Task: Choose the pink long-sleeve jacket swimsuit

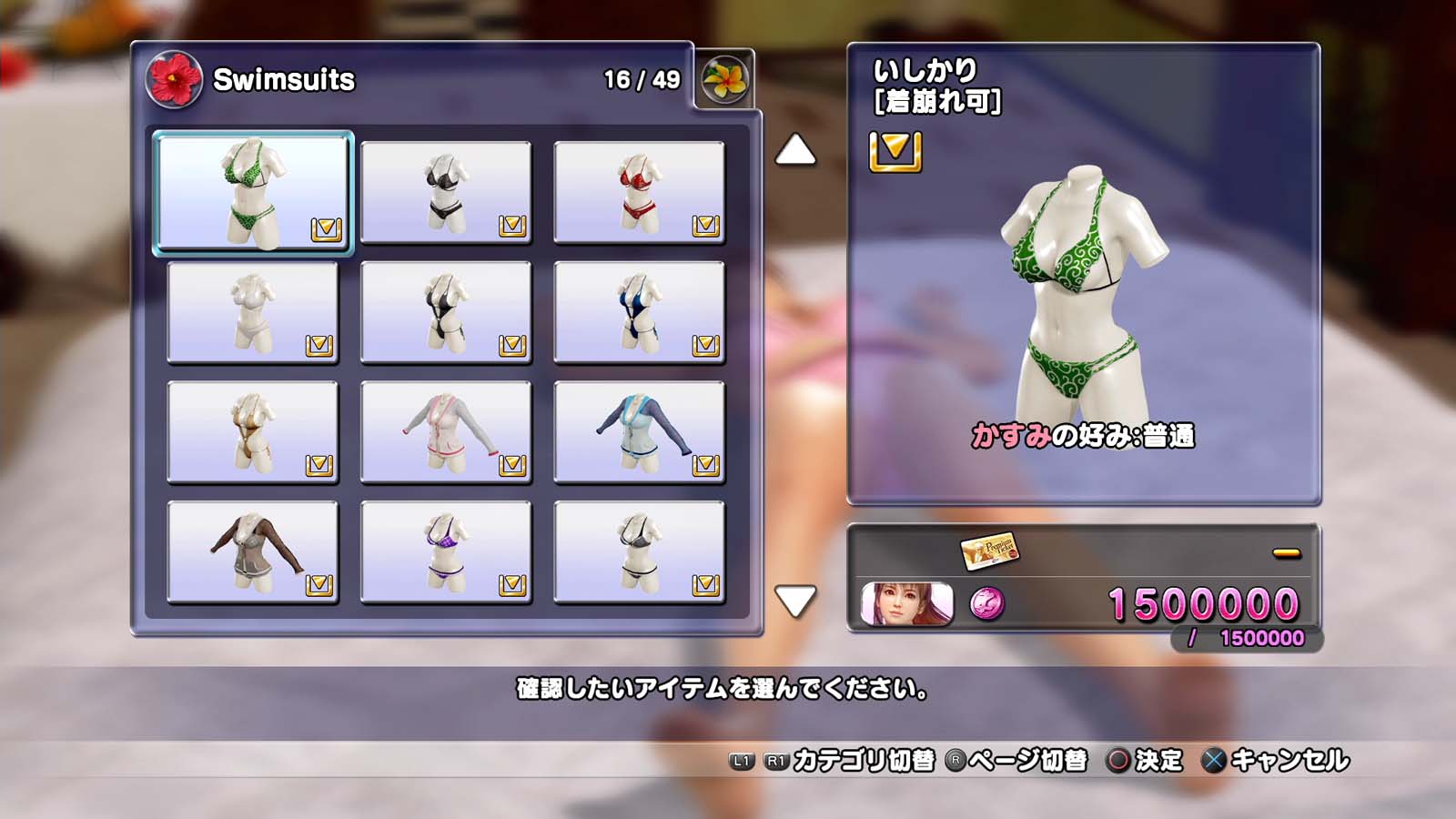Action: tap(446, 432)
